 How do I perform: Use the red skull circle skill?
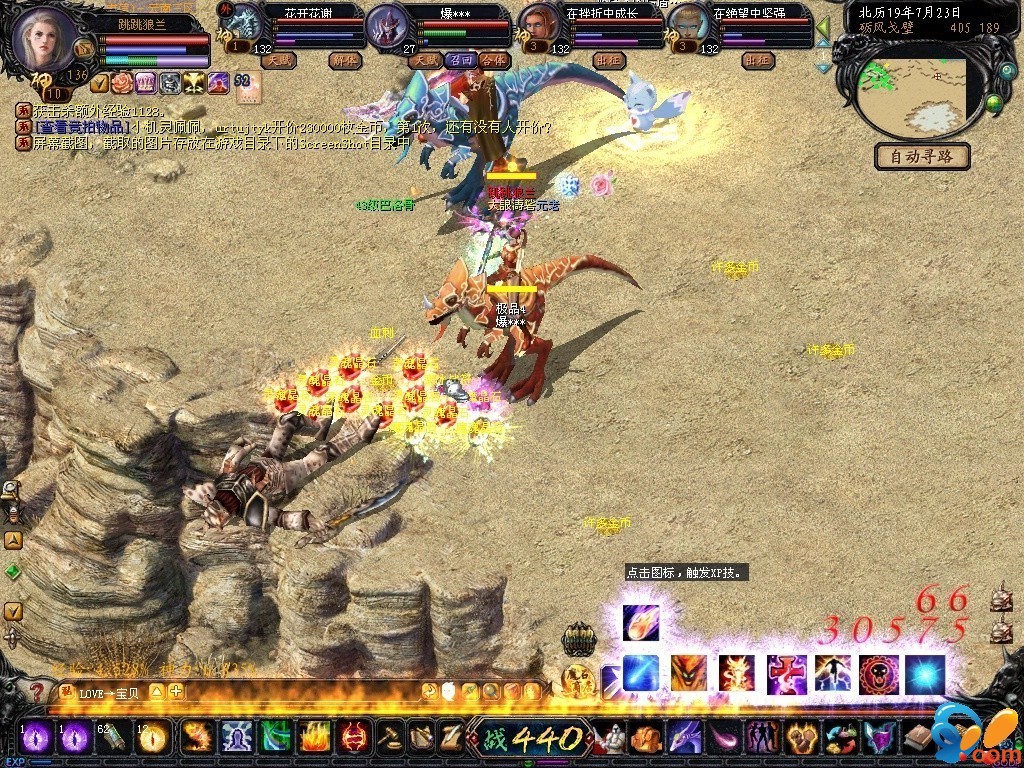click(x=878, y=675)
